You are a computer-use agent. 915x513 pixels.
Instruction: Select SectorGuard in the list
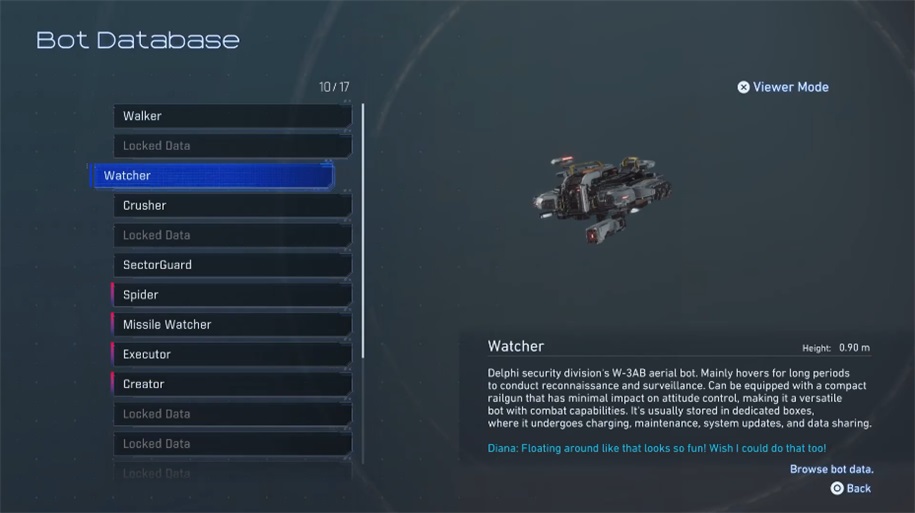[232, 265]
